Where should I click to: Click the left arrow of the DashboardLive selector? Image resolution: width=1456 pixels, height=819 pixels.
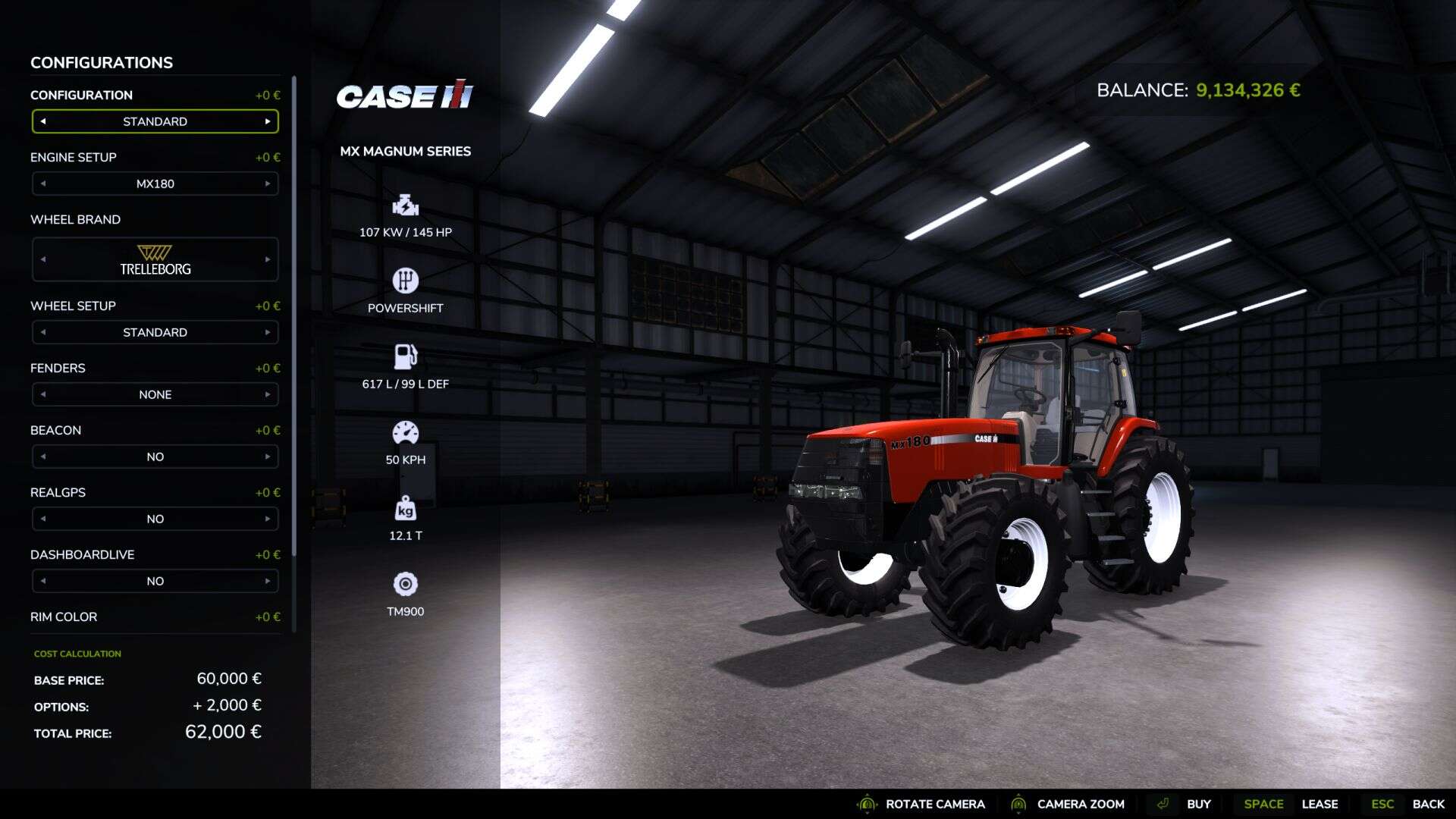coord(43,581)
